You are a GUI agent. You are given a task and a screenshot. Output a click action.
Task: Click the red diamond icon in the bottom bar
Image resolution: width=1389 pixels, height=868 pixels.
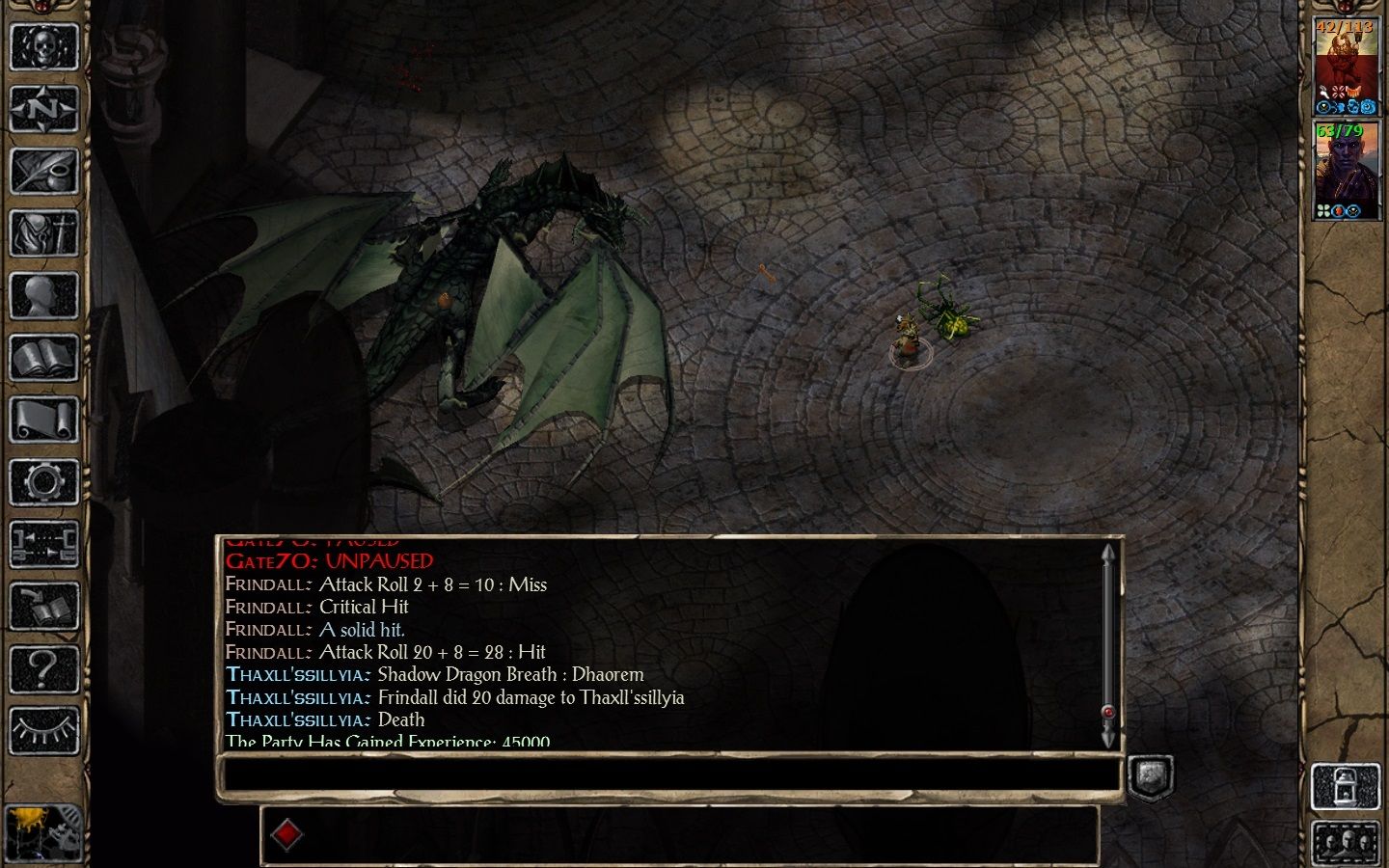(286, 835)
